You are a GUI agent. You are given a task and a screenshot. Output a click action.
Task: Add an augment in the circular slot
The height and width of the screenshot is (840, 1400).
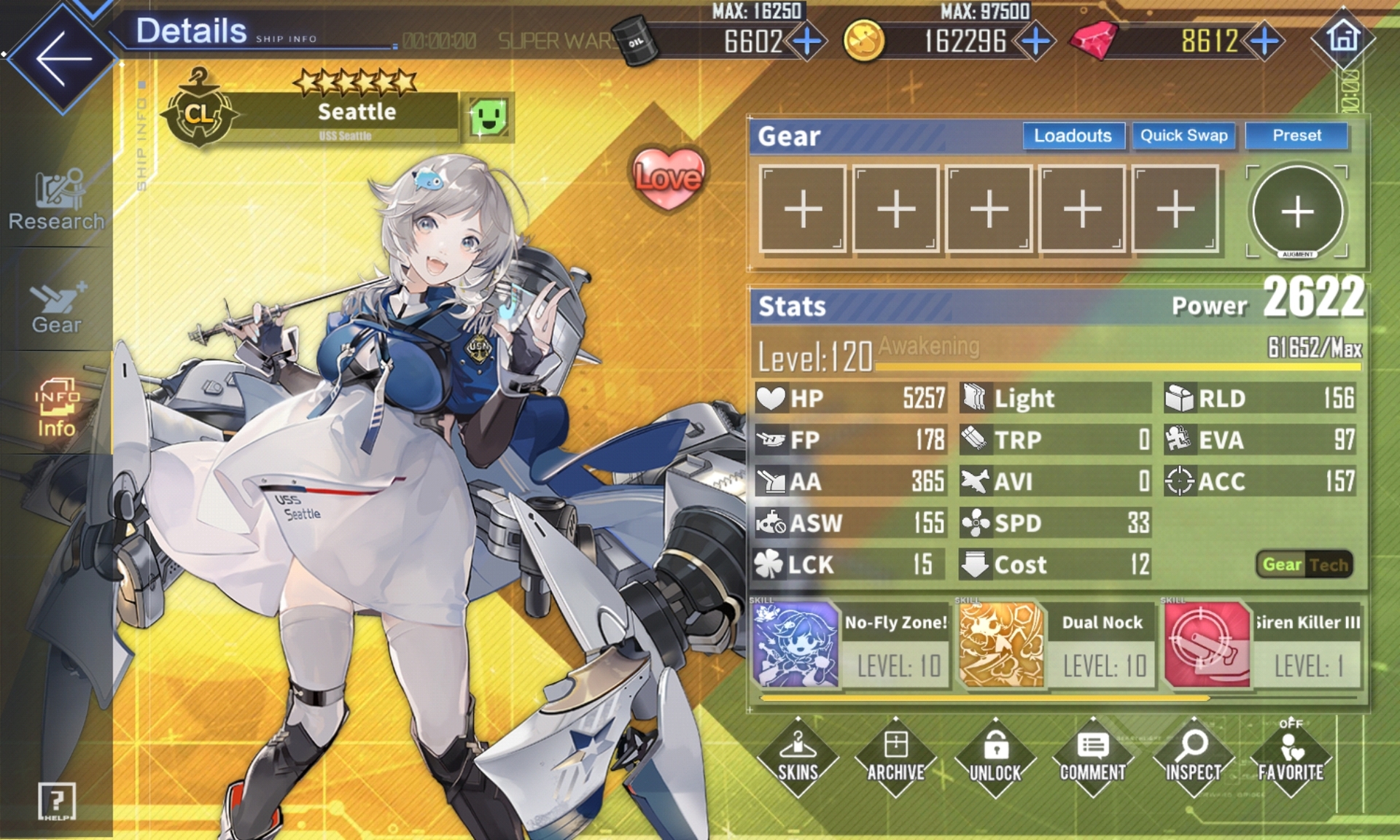(x=1297, y=211)
